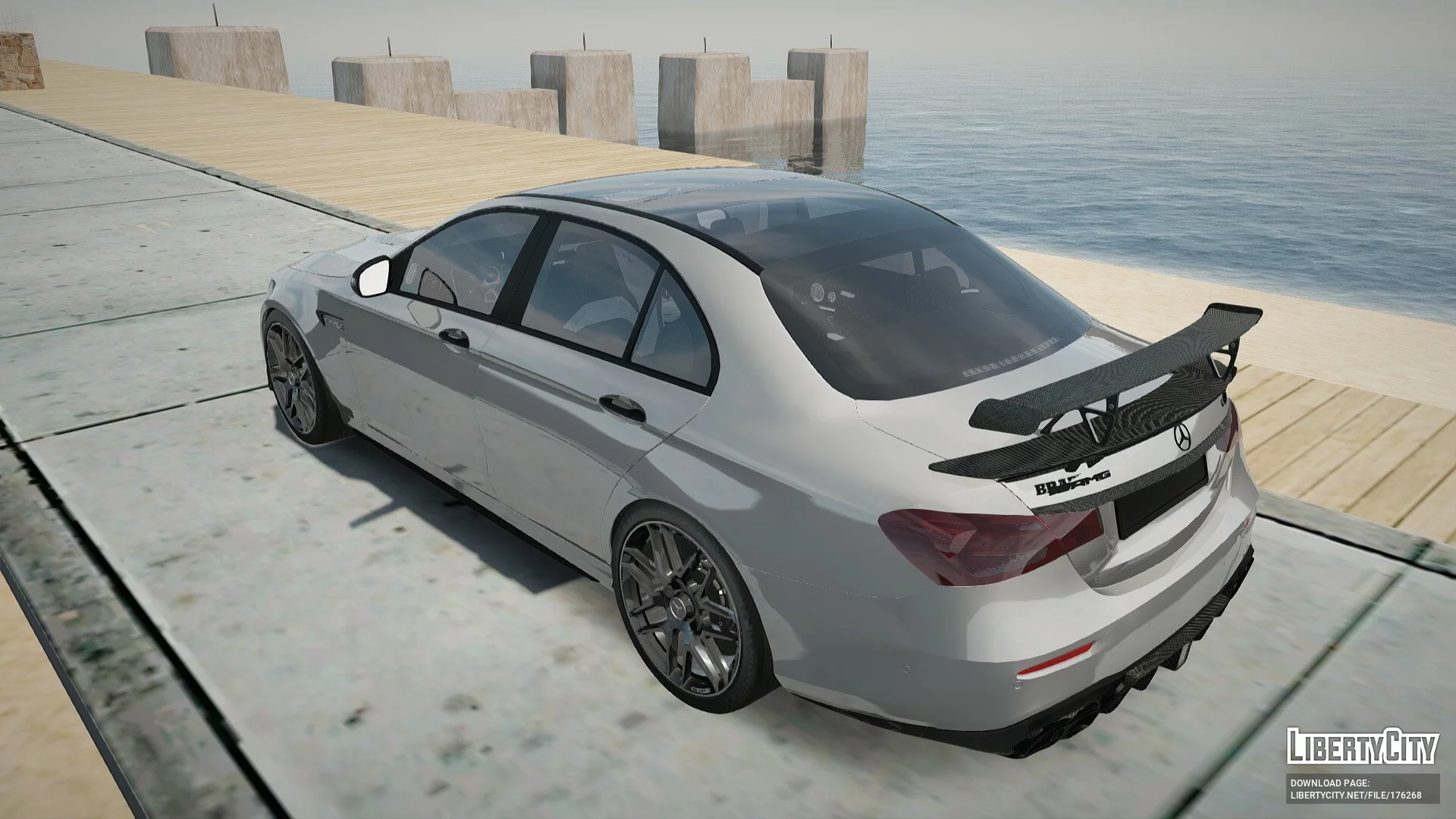Click the LibertyCity watermark logo
Screen dimensions: 1456x819
point(1362,747)
